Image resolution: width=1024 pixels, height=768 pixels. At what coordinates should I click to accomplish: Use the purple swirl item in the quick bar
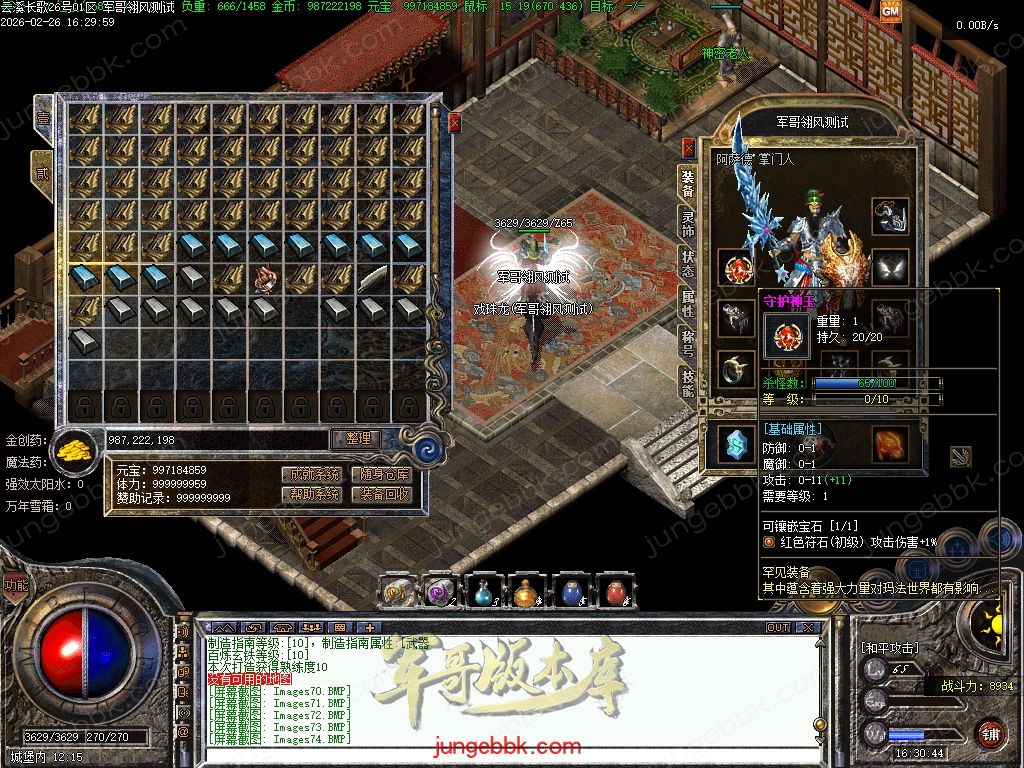pos(438,593)
